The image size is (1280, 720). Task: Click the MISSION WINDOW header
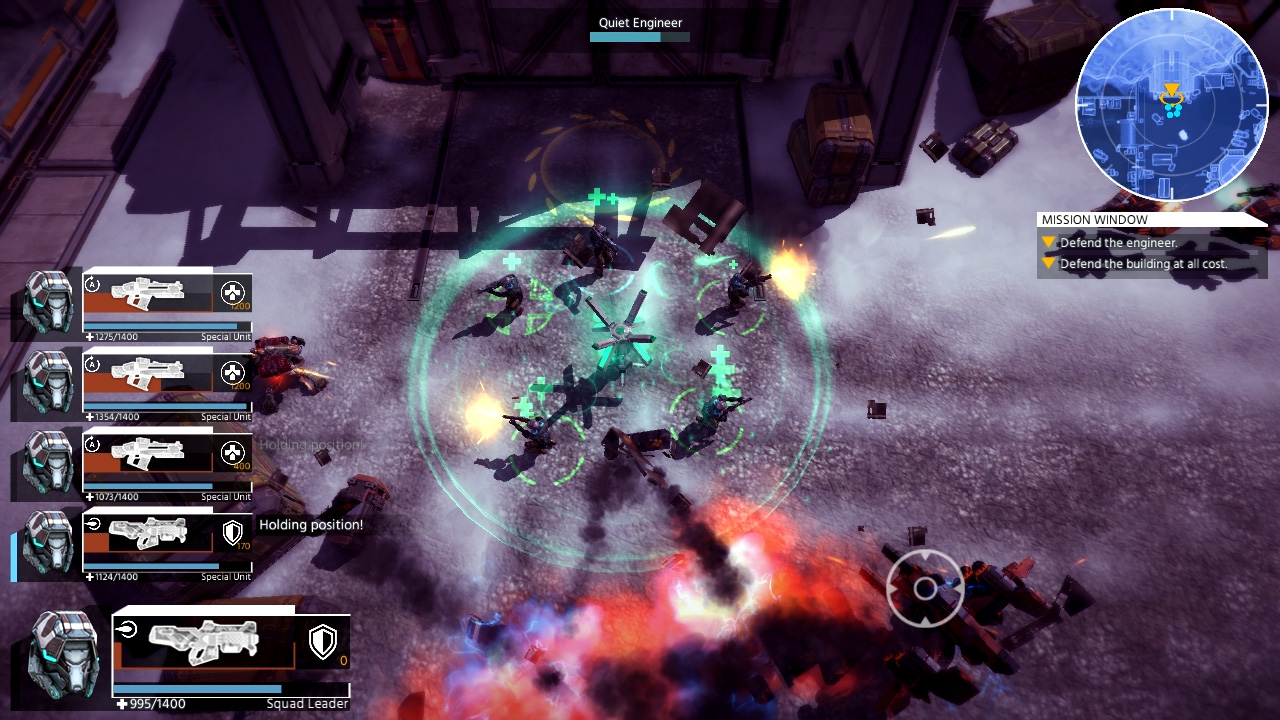click(1094, 220)
